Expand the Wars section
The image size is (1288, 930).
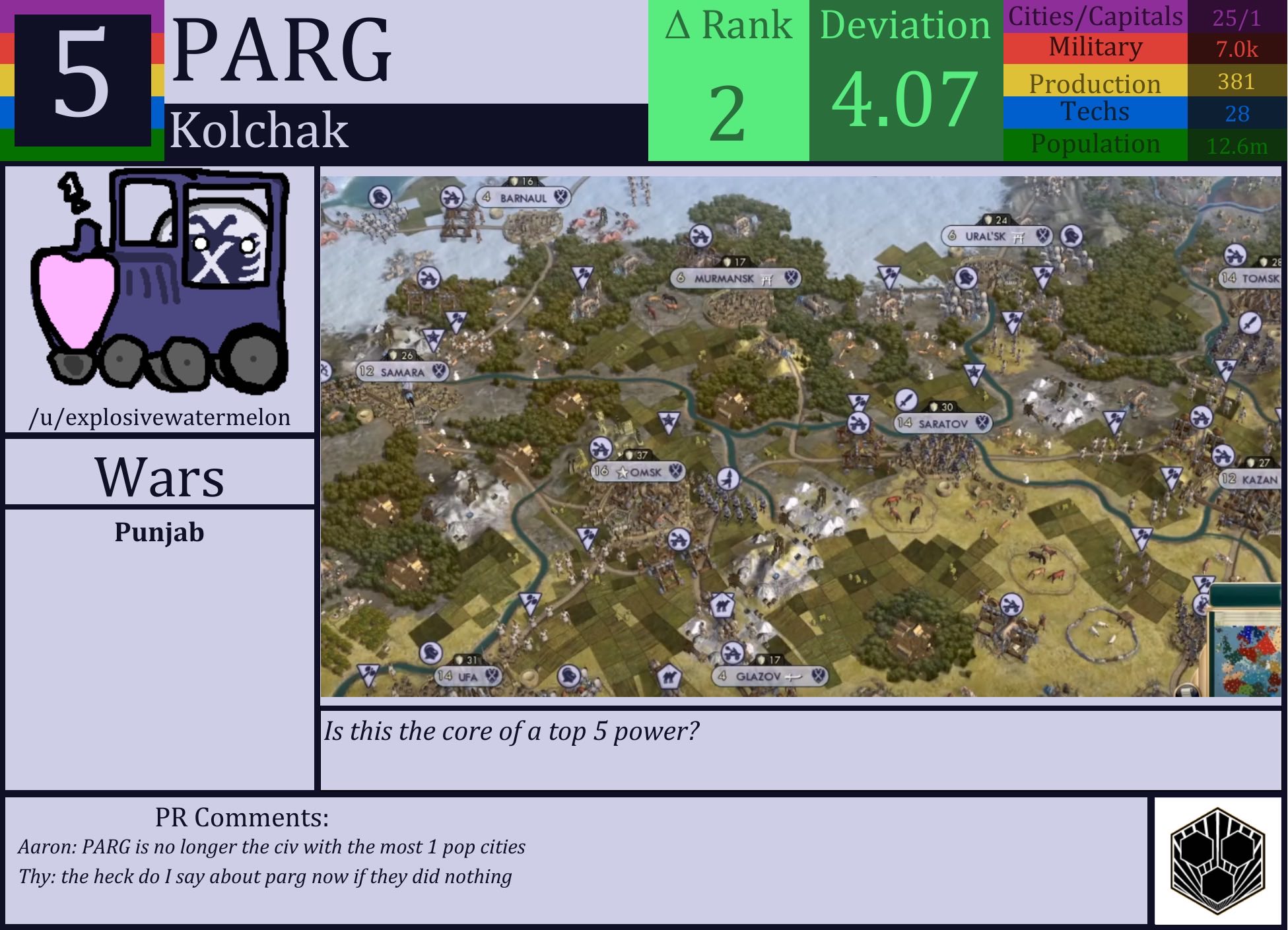tap(159, 477)
